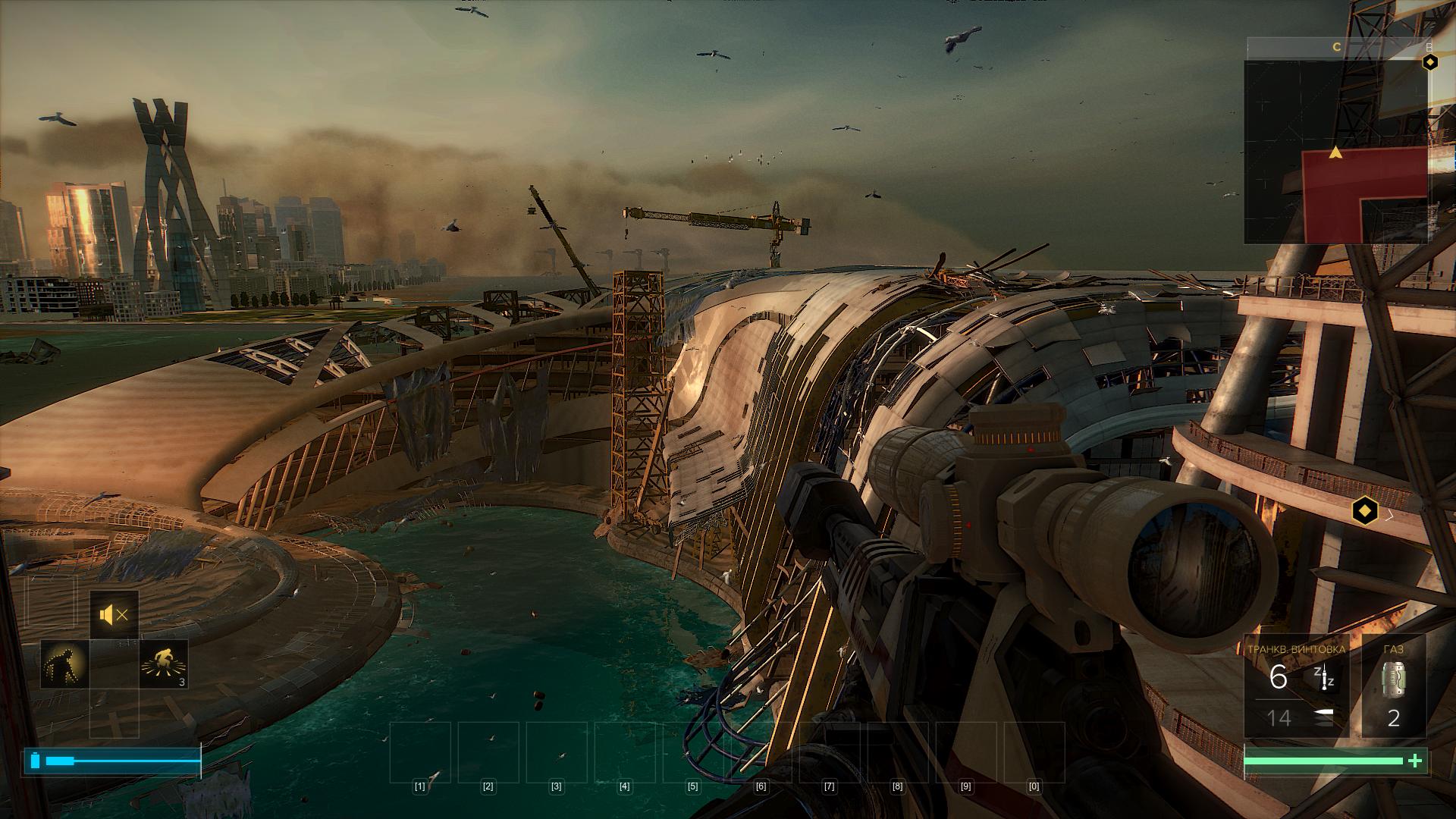Image resolution: width=1456 pixels, height=819 pixels.
Task: Trigger the Icarus landing augmentation icon
Action: coord(164,664)
